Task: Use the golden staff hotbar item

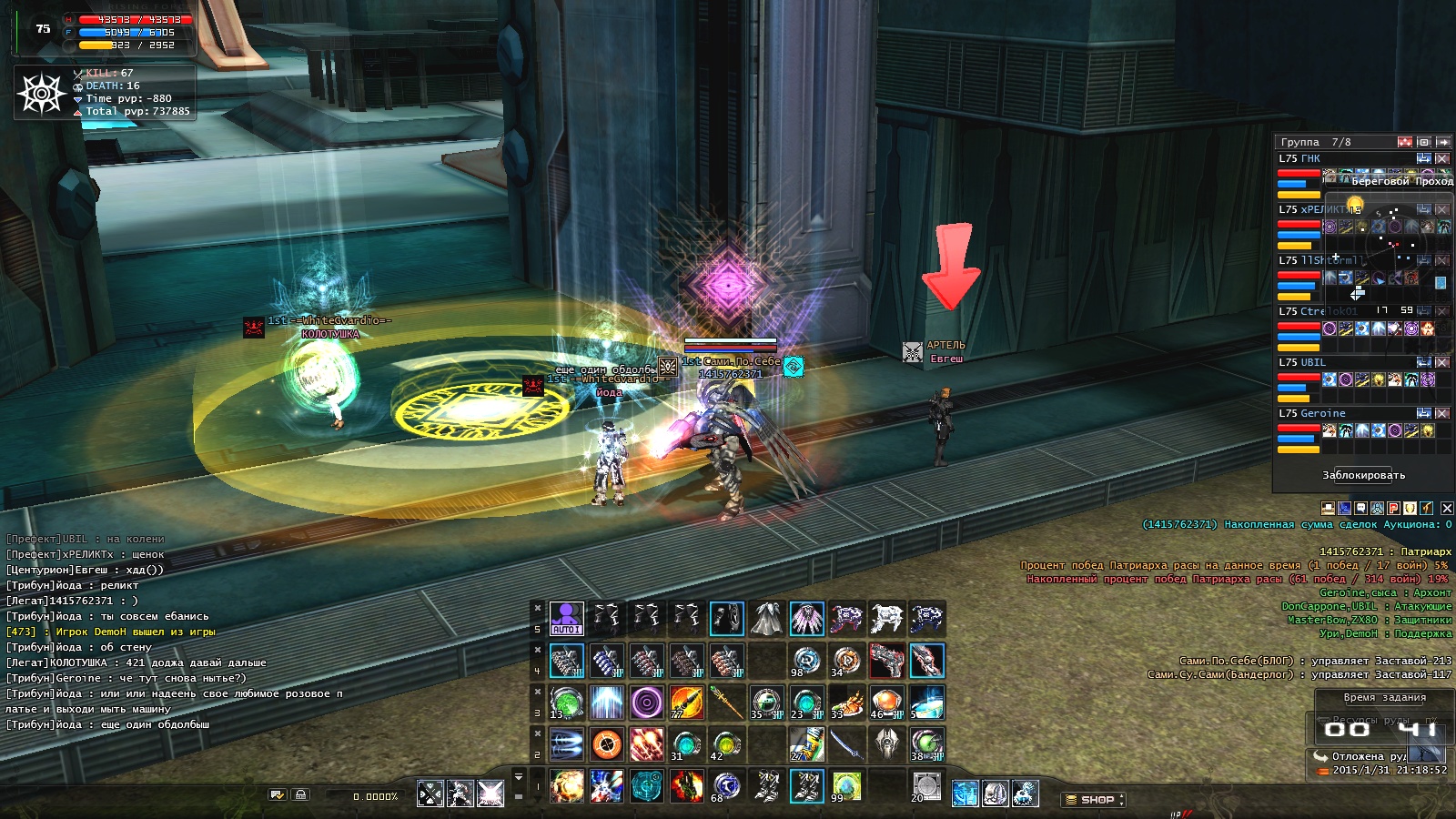Action: click(726, 703)
